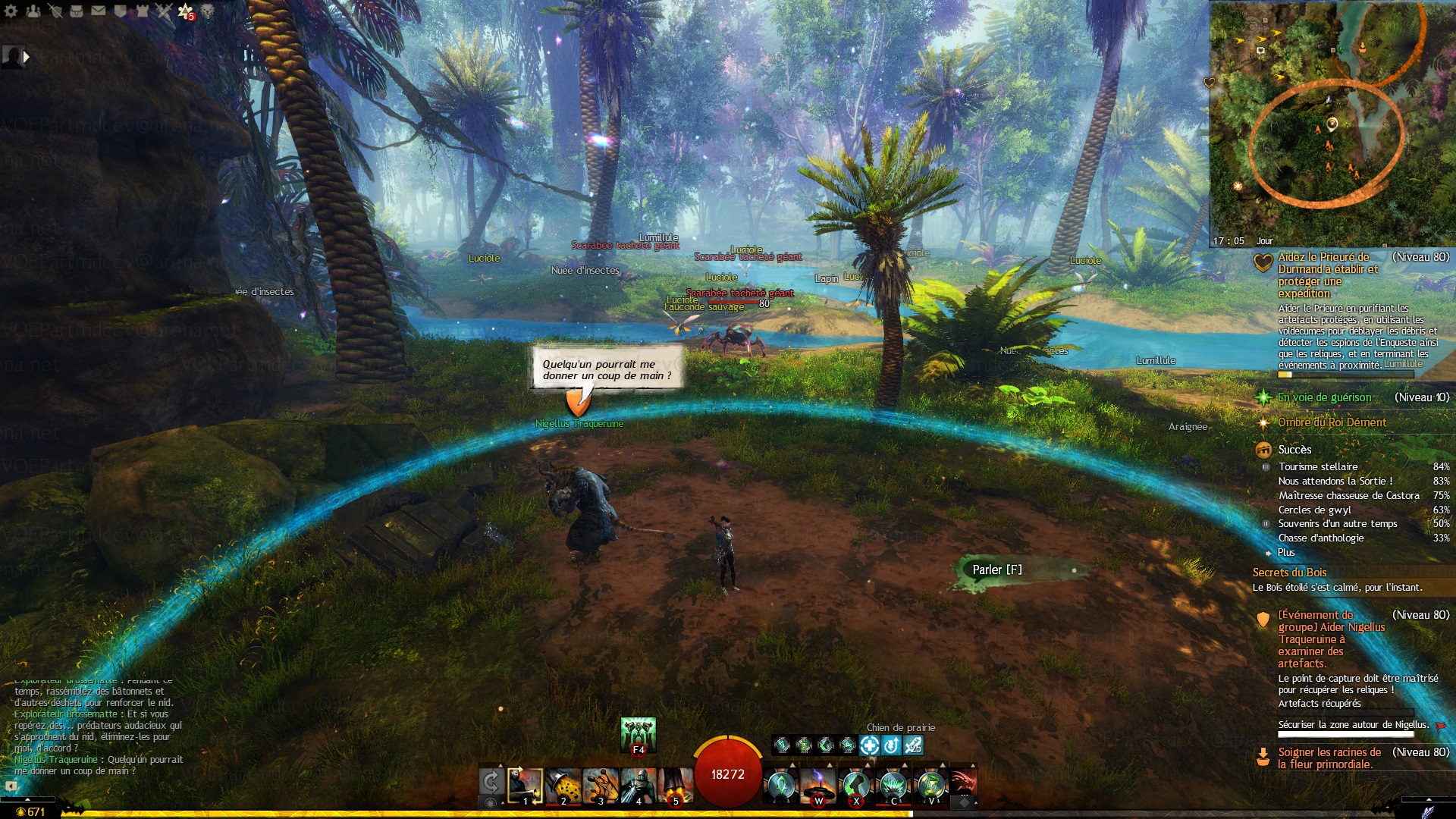Expand more achievements with Plus
Screen dimensions: 1456x819
coord(1286,553)
